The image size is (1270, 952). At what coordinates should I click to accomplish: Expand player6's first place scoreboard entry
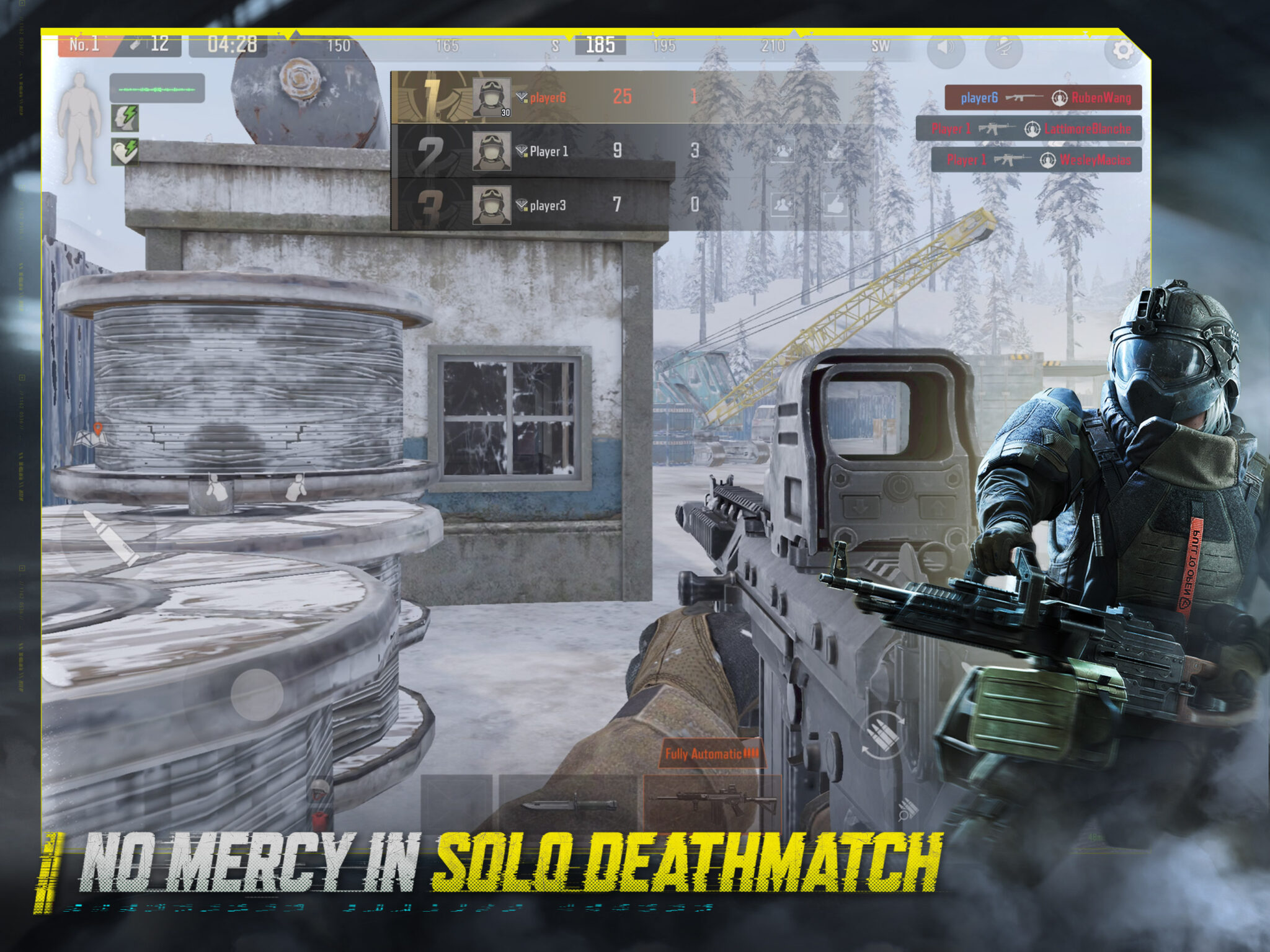pos(558,96)
